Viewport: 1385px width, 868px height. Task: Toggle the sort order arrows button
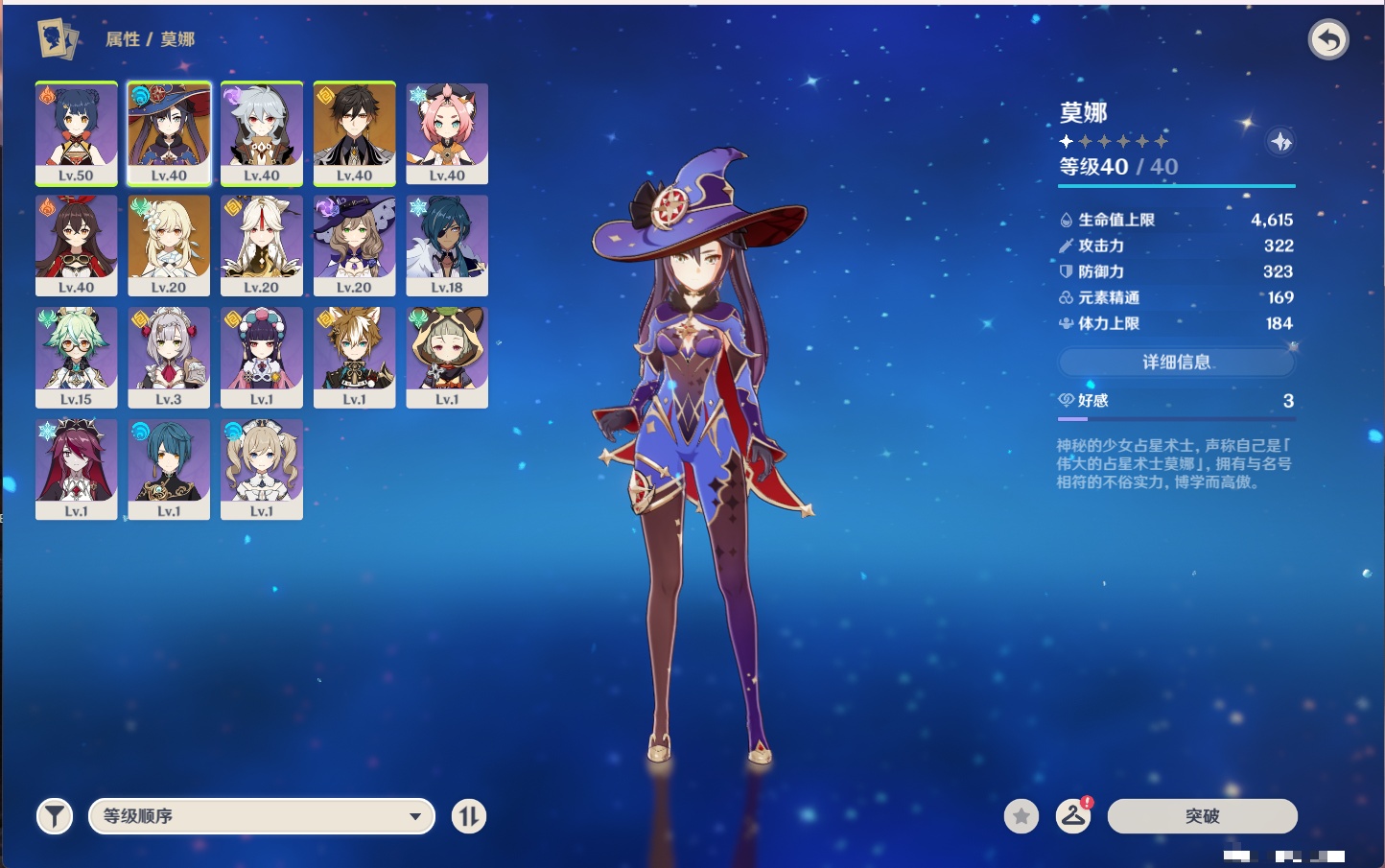click(x=468, y=816)
